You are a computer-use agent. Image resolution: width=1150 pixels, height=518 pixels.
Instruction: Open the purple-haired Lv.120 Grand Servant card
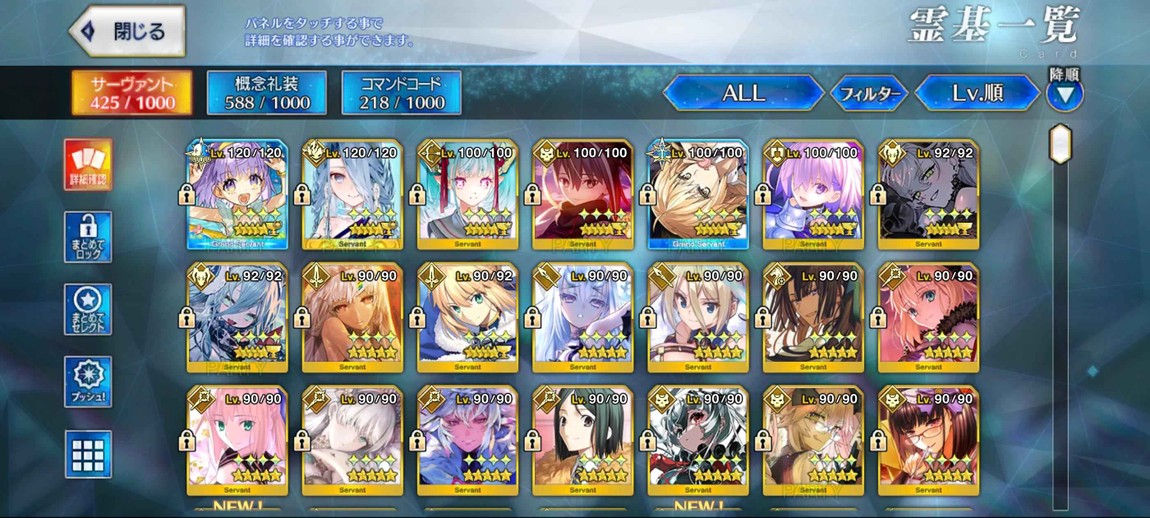pos(237,195)
